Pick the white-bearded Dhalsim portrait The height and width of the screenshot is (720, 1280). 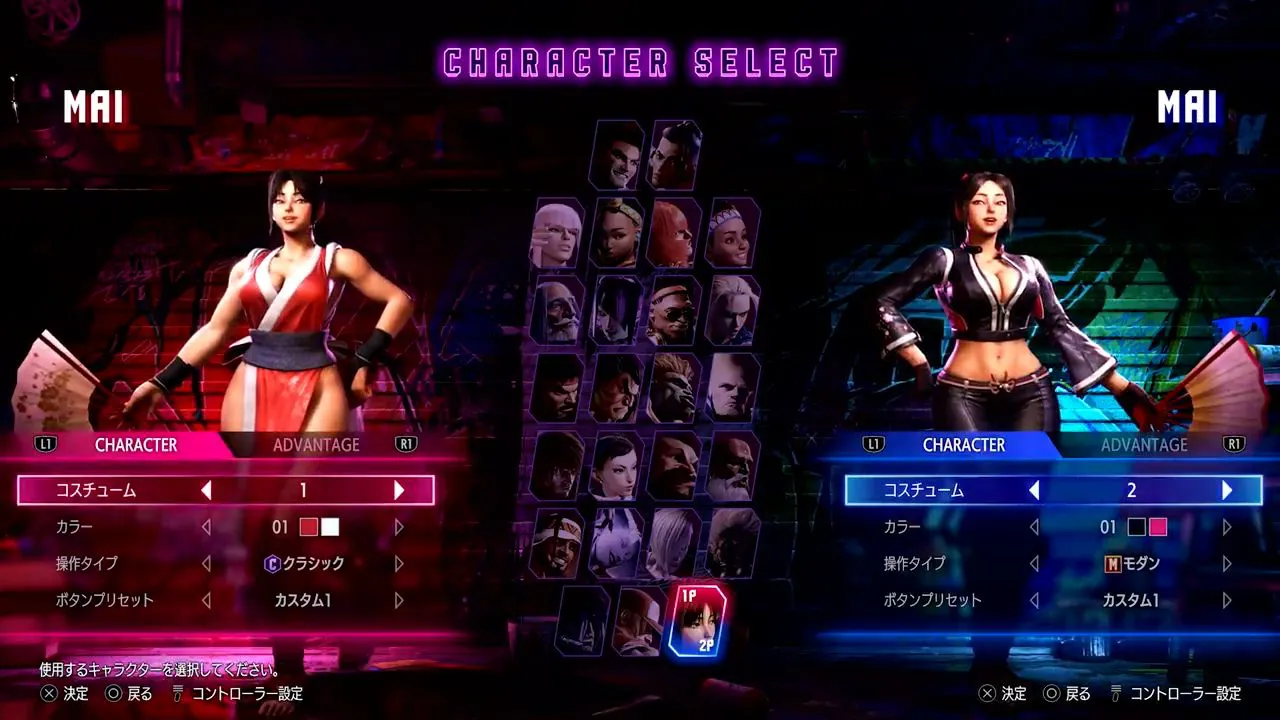point(558,310)
